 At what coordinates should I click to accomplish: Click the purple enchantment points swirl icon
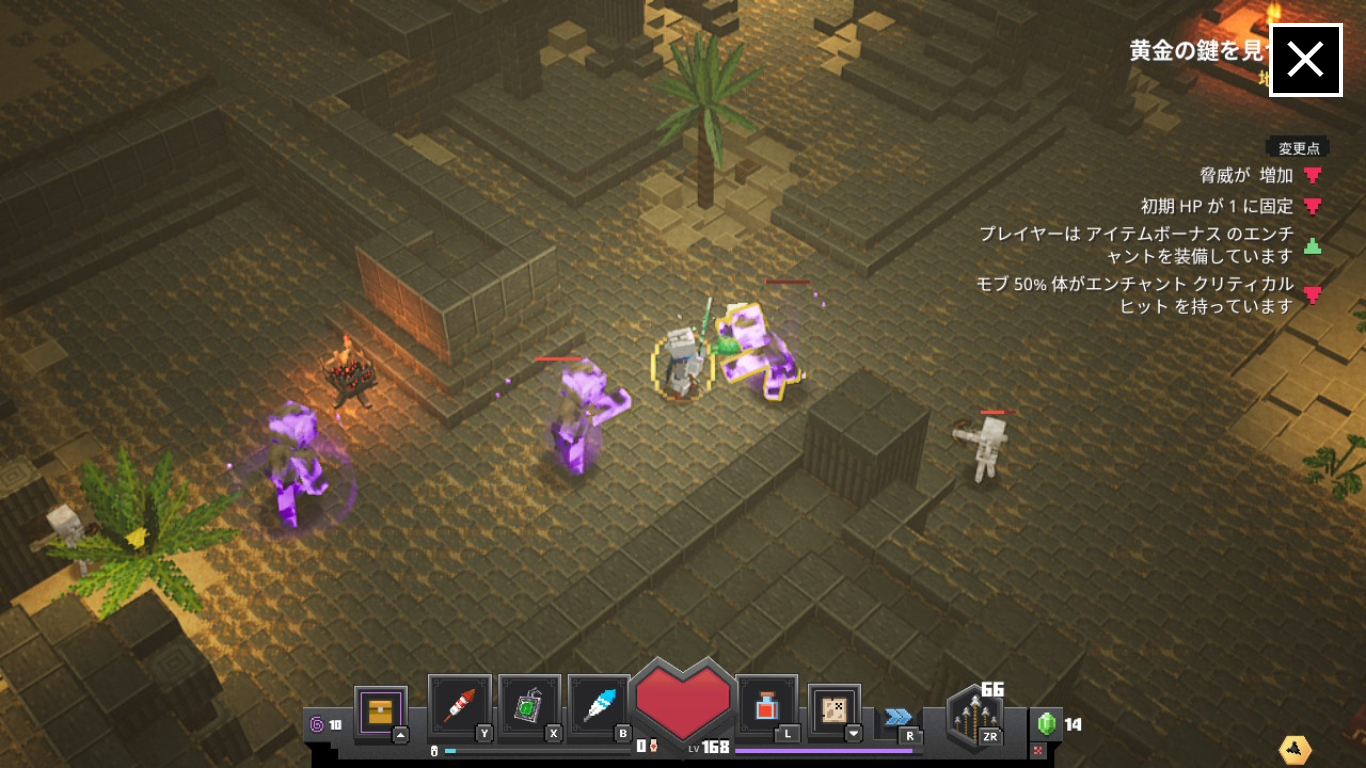pos(317,725)
